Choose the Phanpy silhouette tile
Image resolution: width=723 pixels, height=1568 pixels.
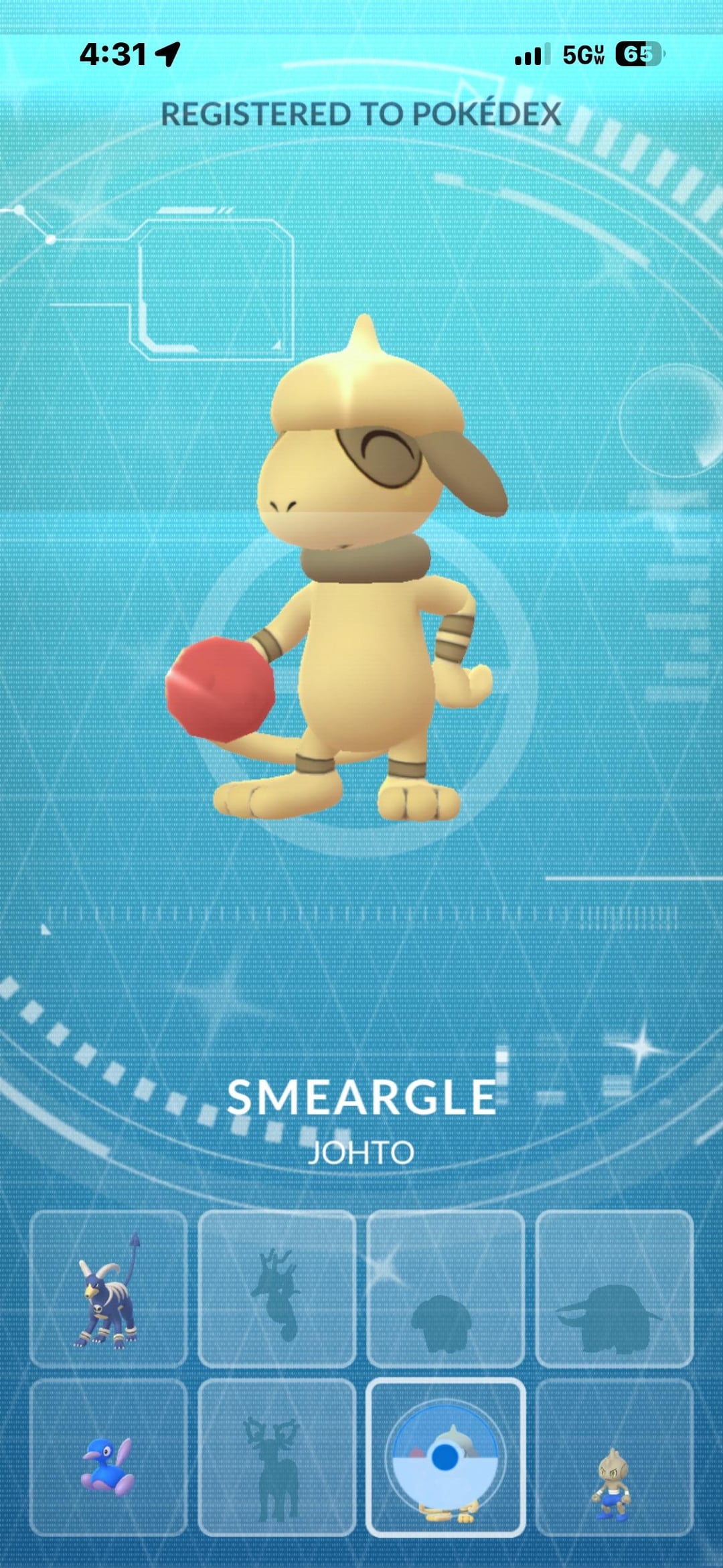445,1288
